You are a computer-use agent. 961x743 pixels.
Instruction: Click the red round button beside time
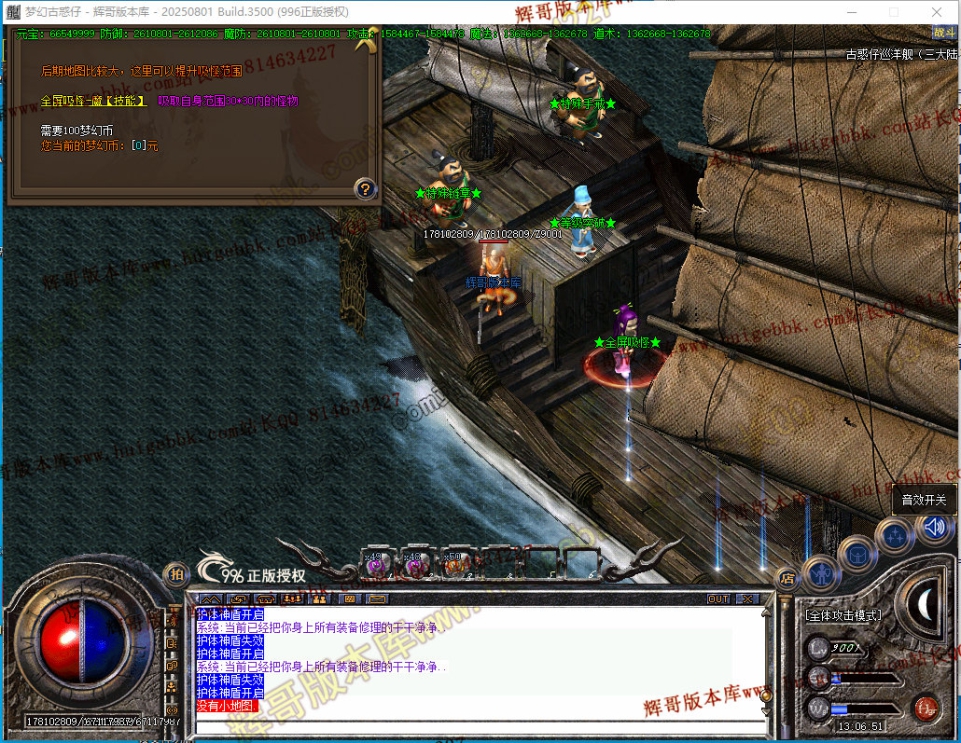[x=925, y=709]
